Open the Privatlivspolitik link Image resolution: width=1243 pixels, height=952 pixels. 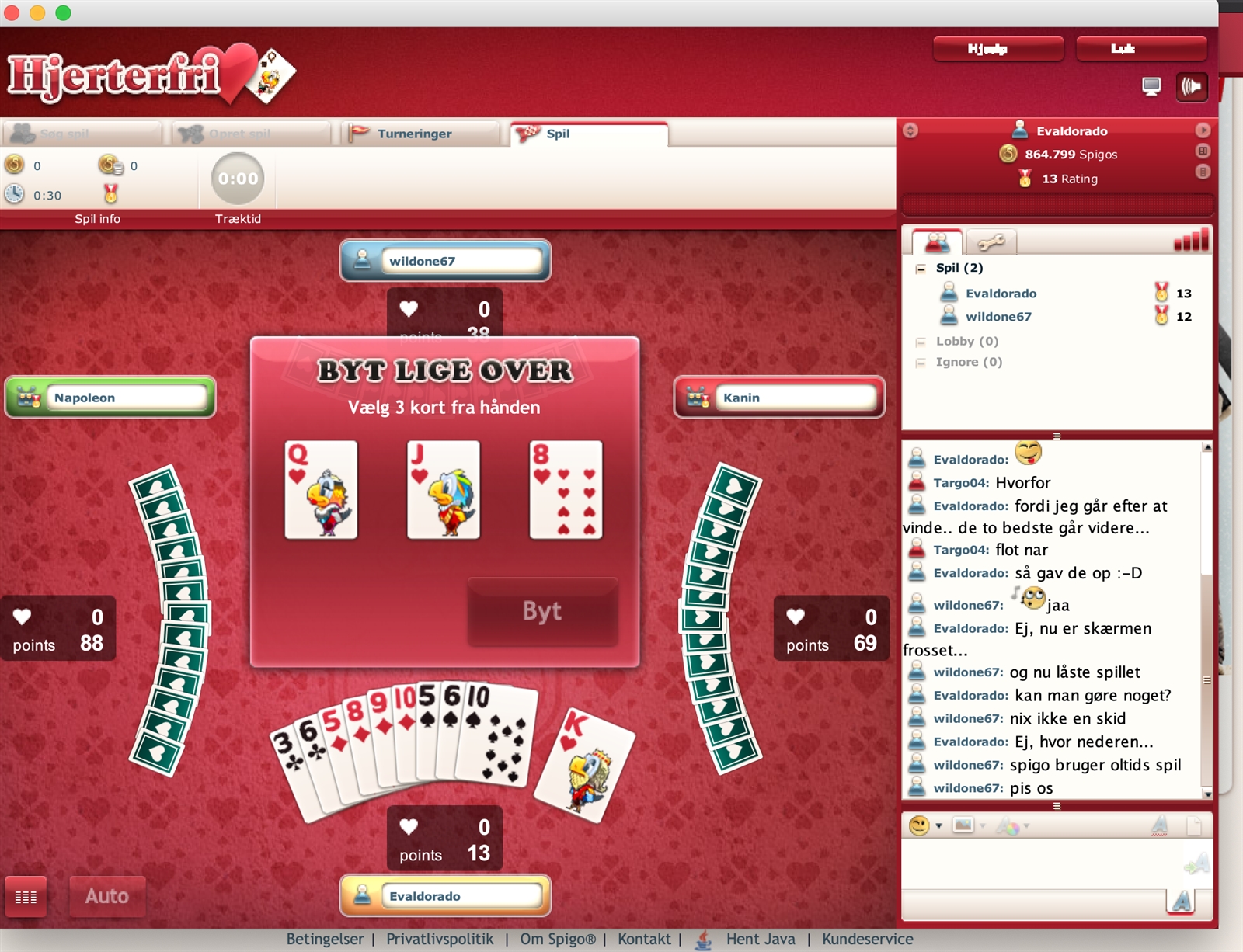click(440, 939)
